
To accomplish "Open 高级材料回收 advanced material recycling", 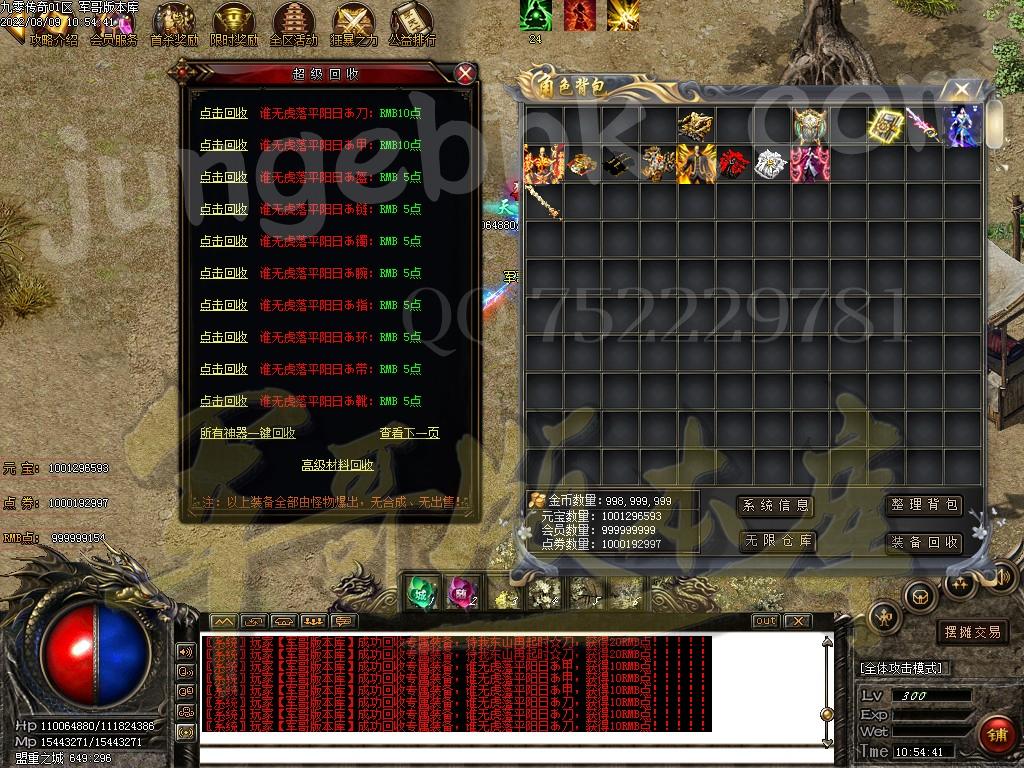I will tap(337, 465).
